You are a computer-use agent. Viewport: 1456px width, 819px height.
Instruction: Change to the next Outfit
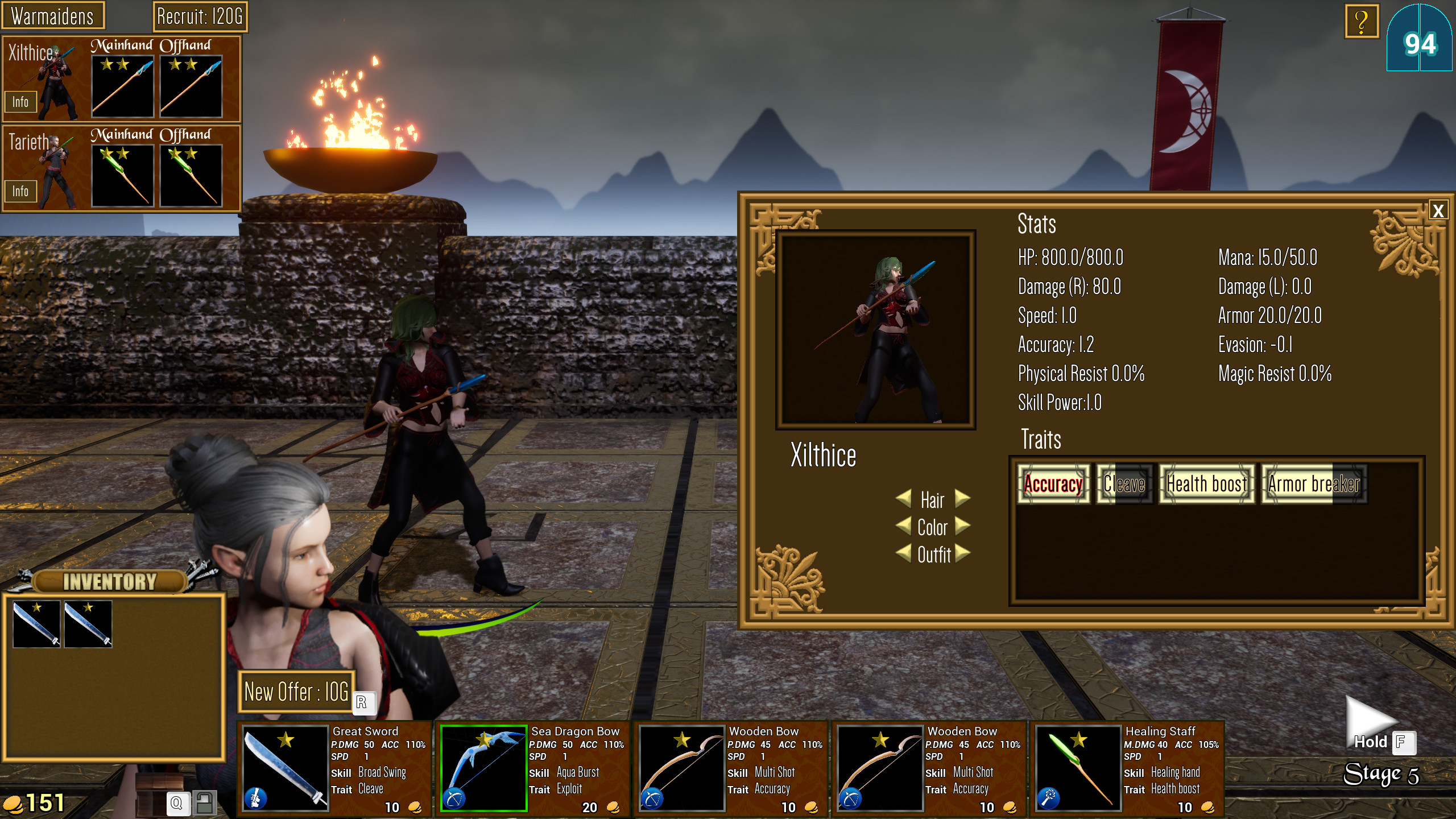click(962, 553)
